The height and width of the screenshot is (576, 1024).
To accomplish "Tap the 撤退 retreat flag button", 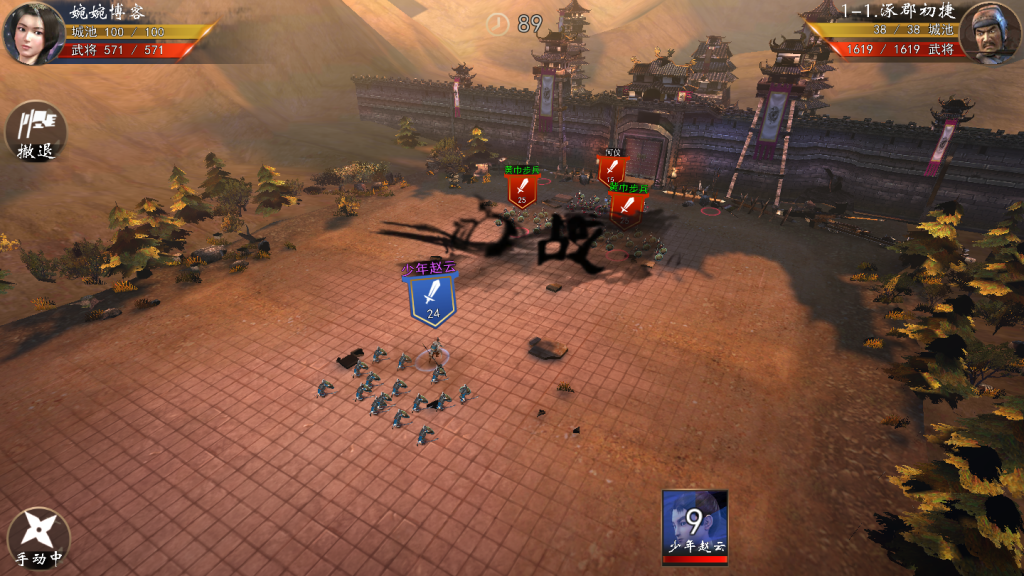I will click(x=36, y=131).
